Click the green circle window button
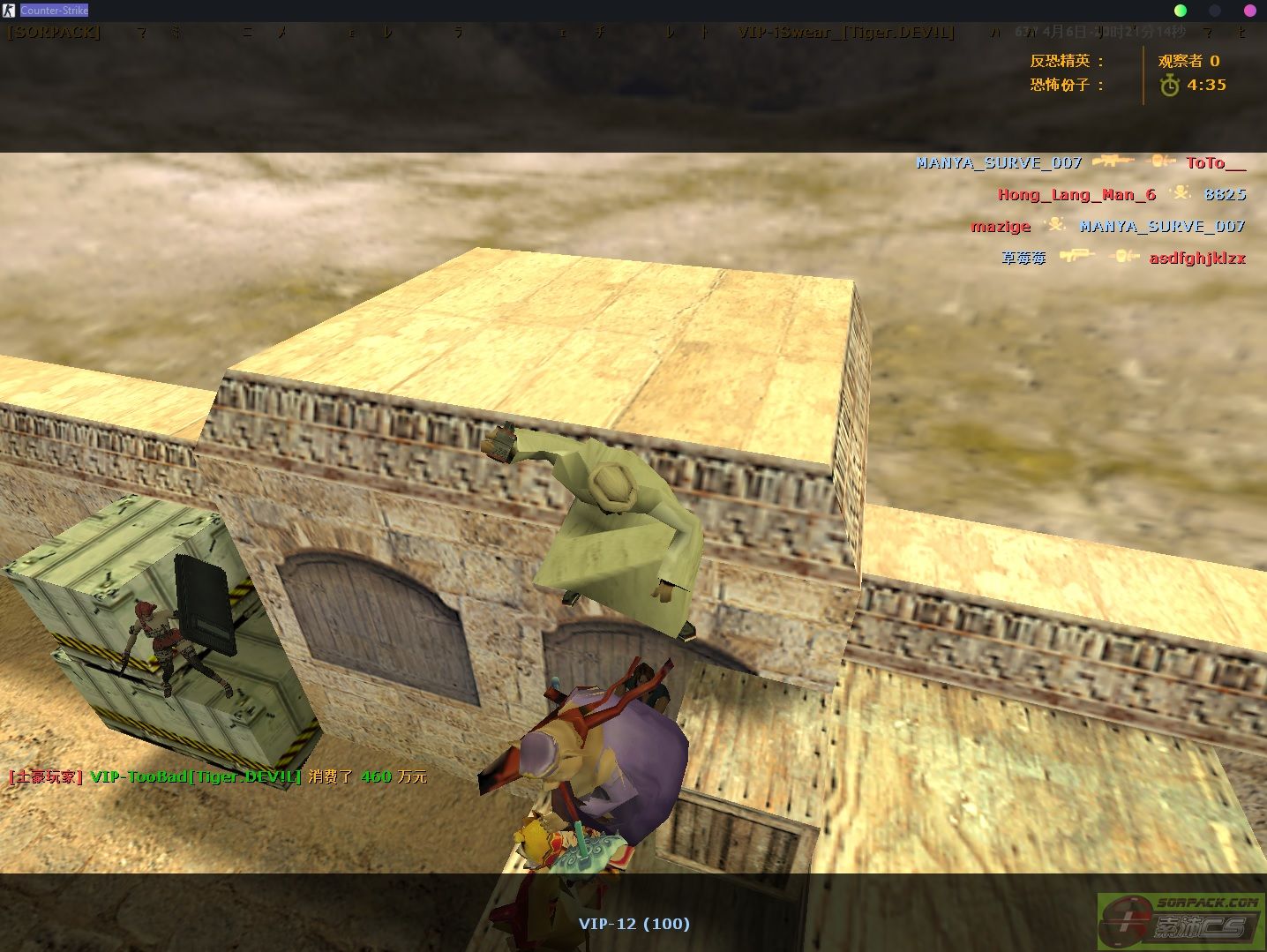This screenshot has width=1267, height=952. coord(1181,11)
